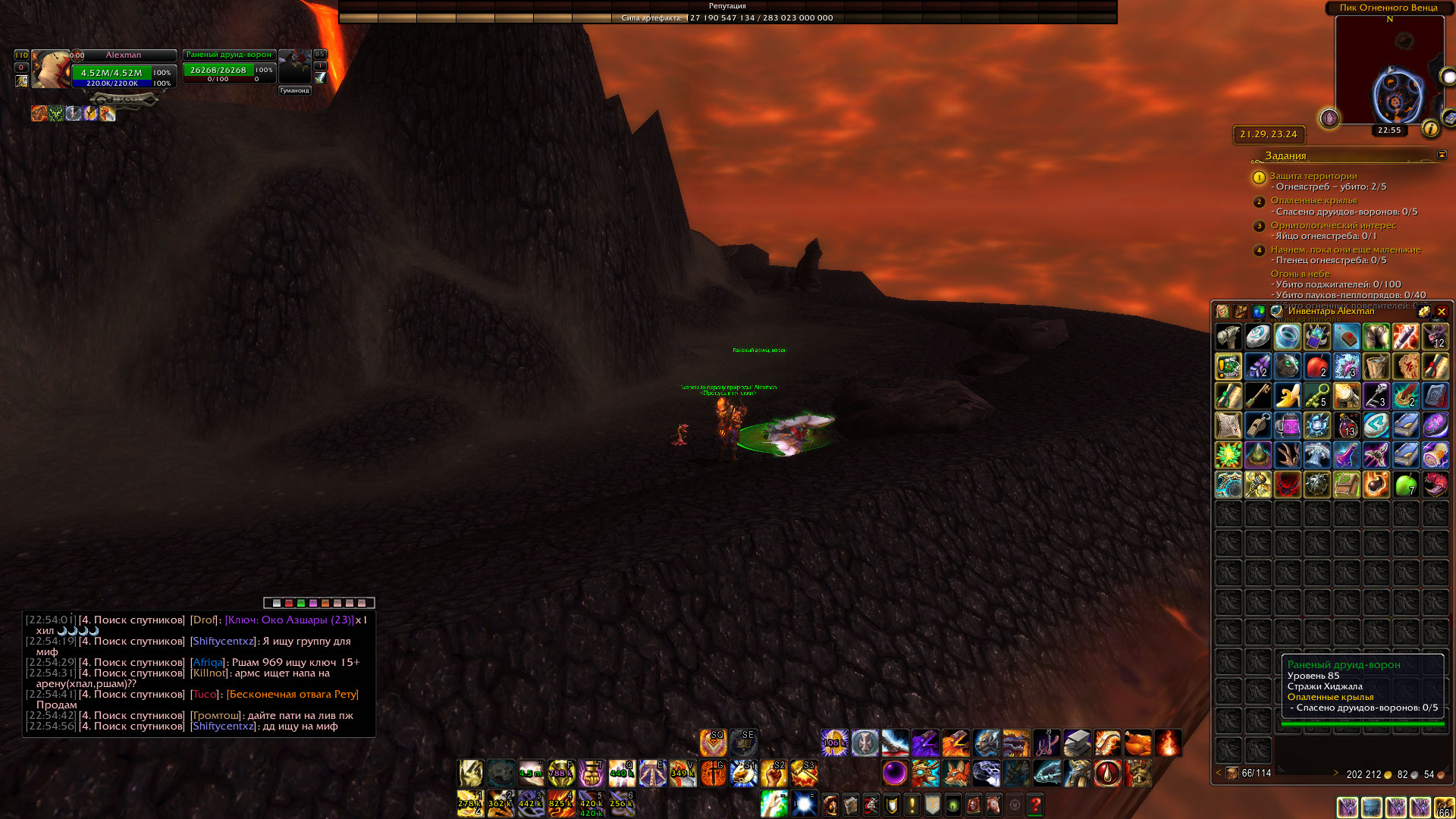Select the Раненый друид-ворон target frame
Viewport: 1456px width, 819px height.
[229, 68]
